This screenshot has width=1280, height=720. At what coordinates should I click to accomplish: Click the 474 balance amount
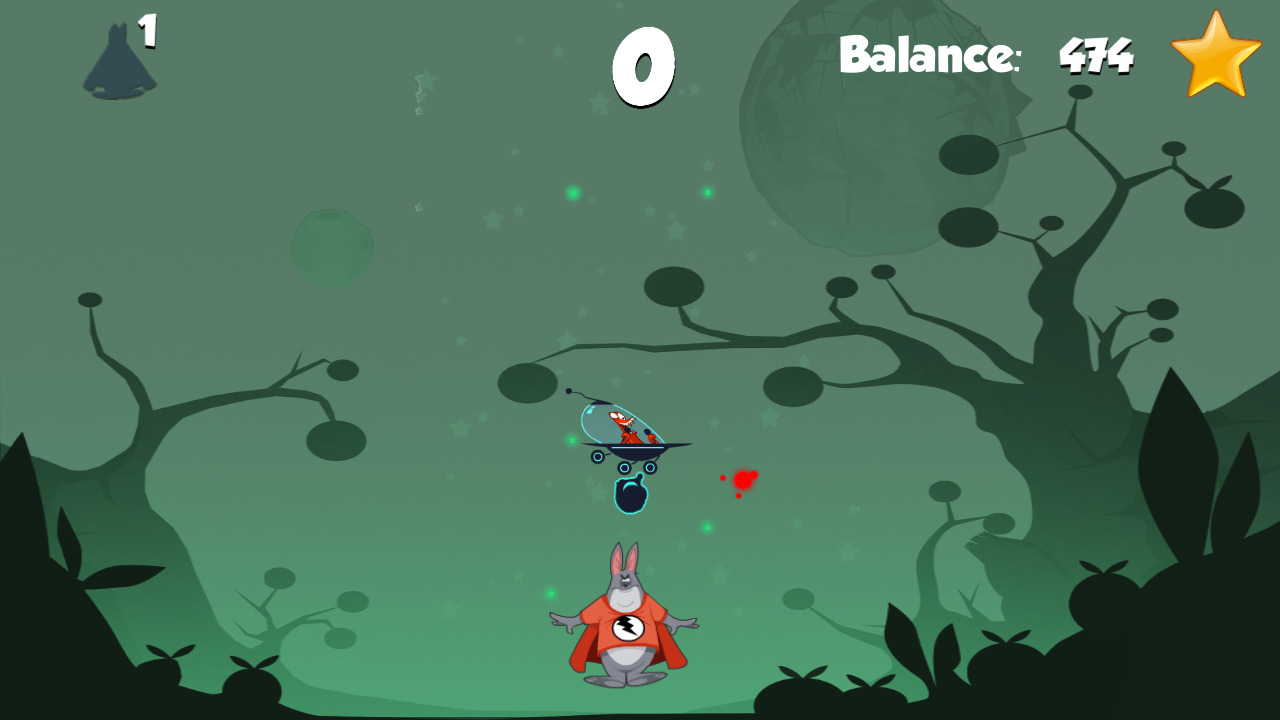pyautogui.click(x=1096, y=58)
